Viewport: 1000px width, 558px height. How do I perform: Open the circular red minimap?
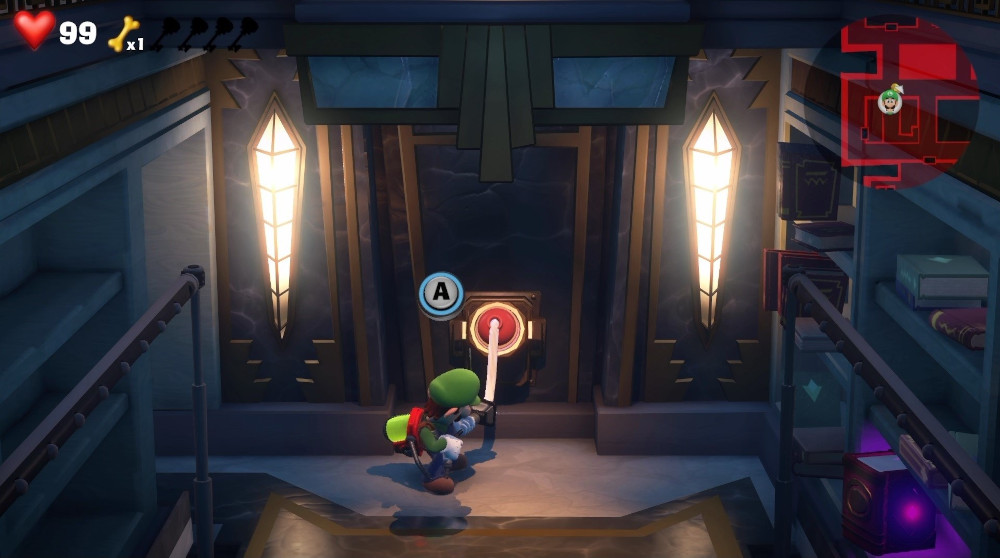905,100
